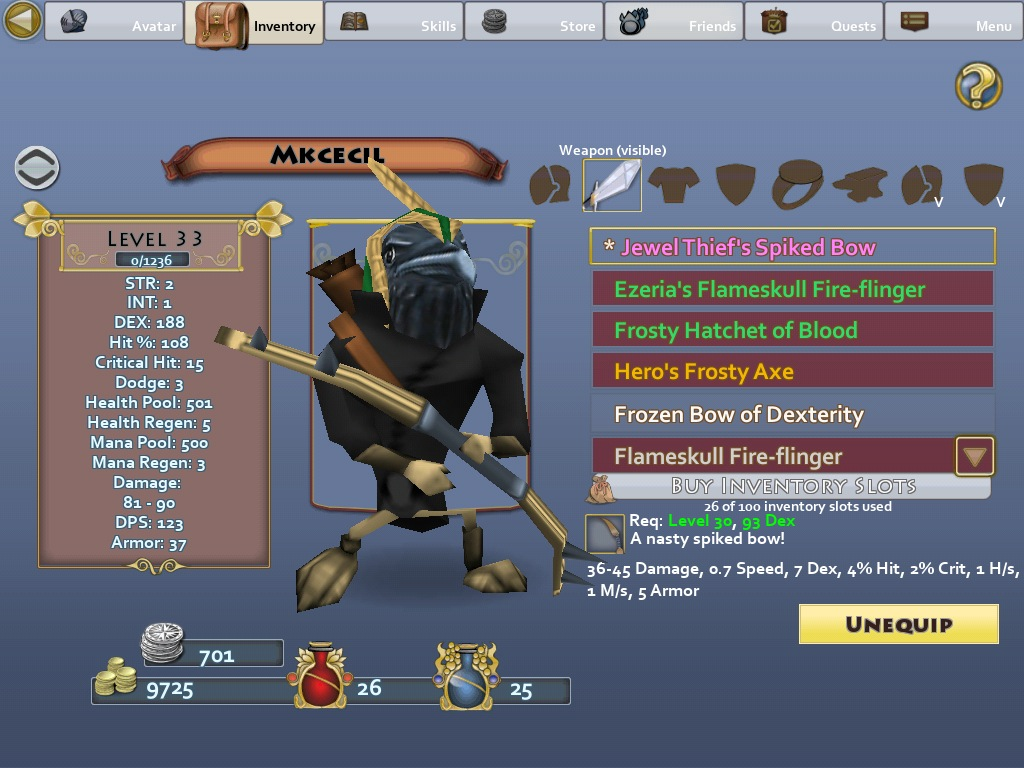The width and height of the screenshot is (1024, 768).
Task: Switch to the Avatar tab
Action: [x=113, y=22]
